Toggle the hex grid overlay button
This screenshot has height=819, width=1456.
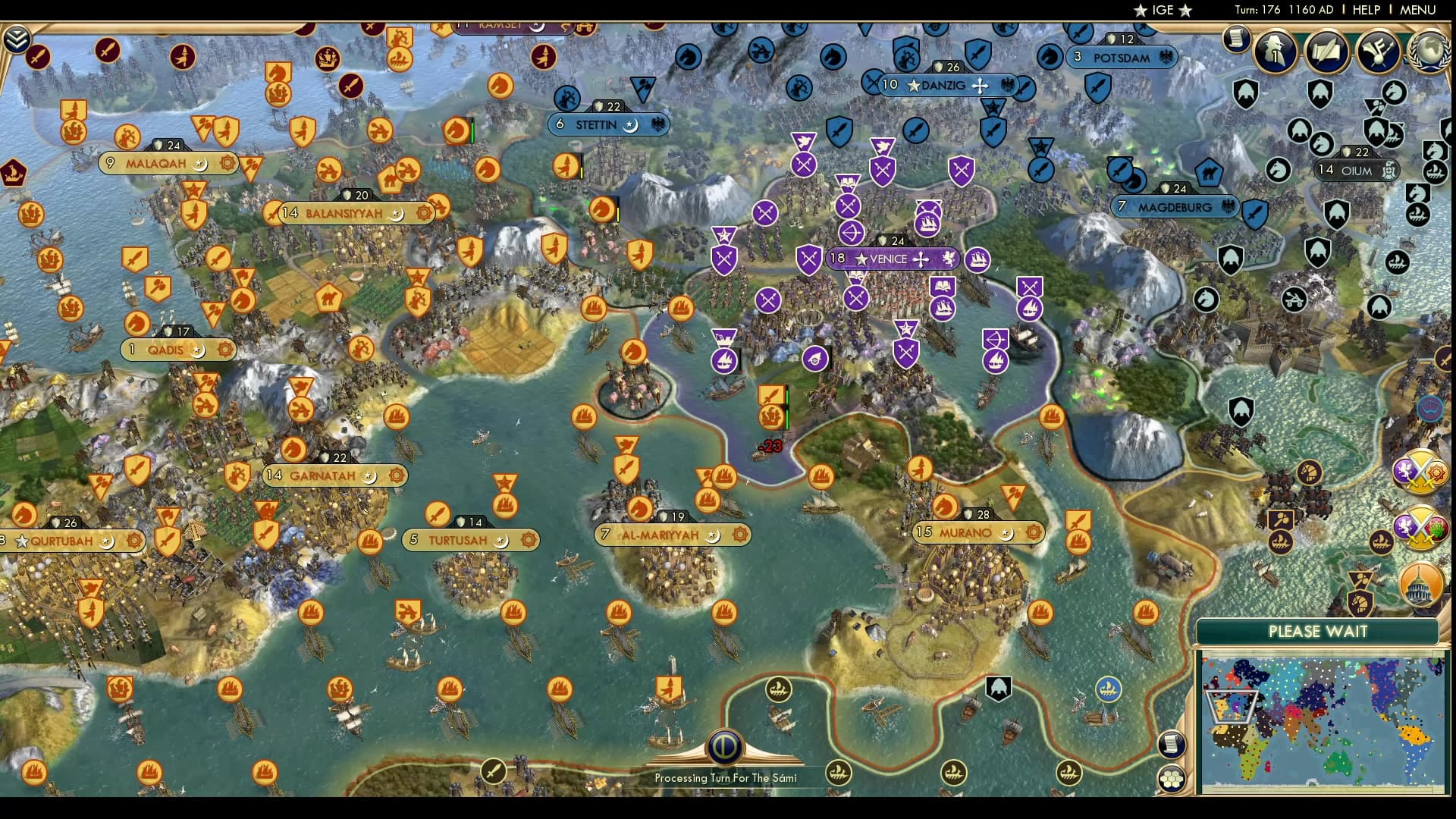click(1172, 778)
